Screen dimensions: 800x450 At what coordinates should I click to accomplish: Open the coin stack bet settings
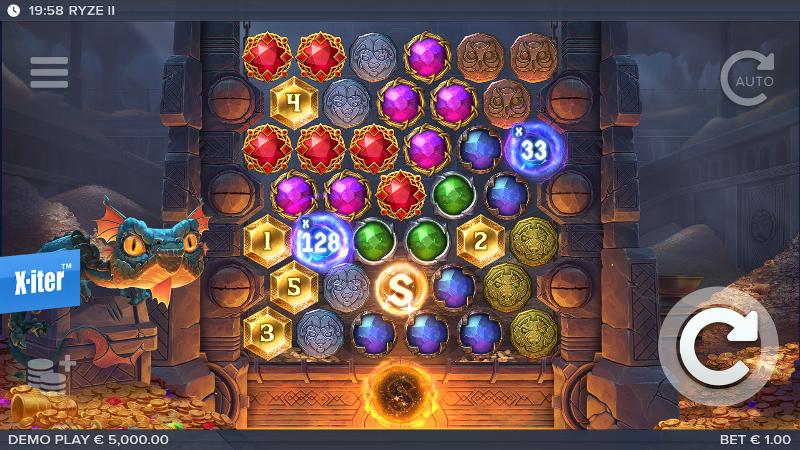click(x=47, y=372)
